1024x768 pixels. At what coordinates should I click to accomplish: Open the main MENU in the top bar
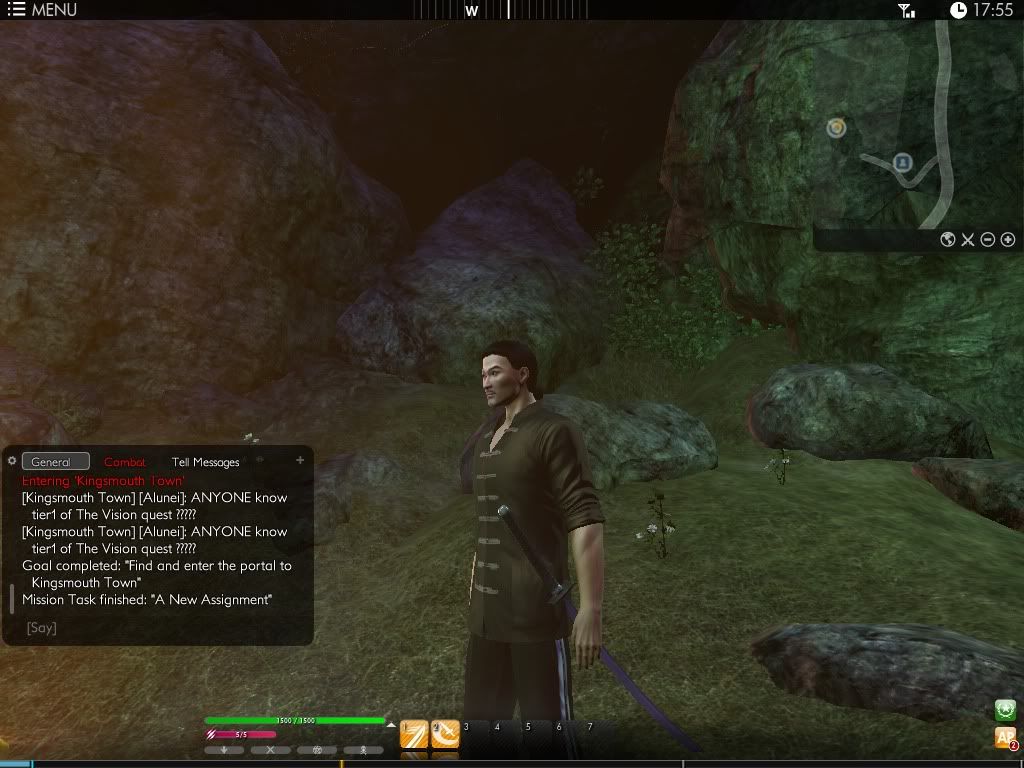(42, 10)
